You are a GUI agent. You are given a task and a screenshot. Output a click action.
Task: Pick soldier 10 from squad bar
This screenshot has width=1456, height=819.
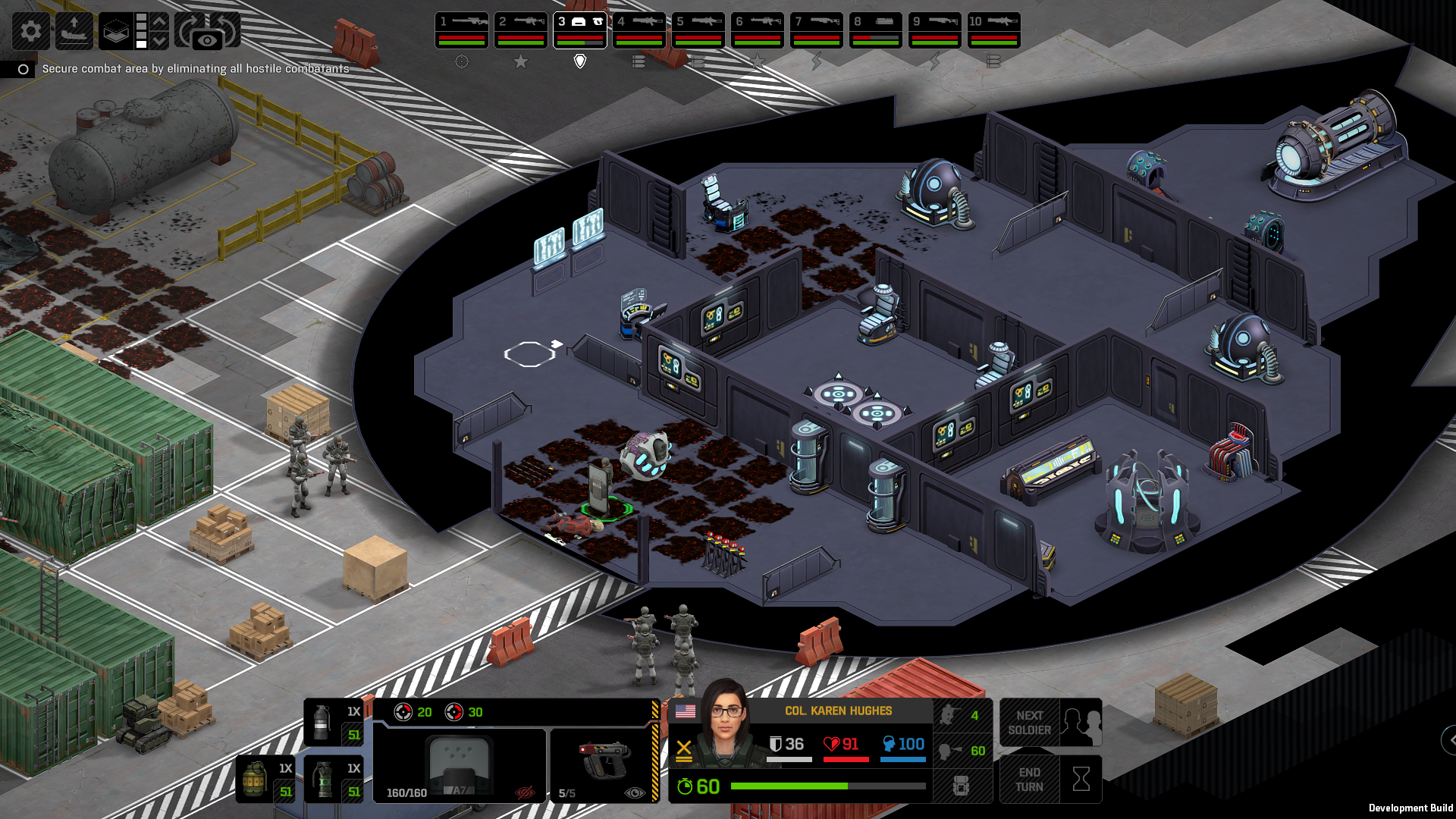(993, 30)
